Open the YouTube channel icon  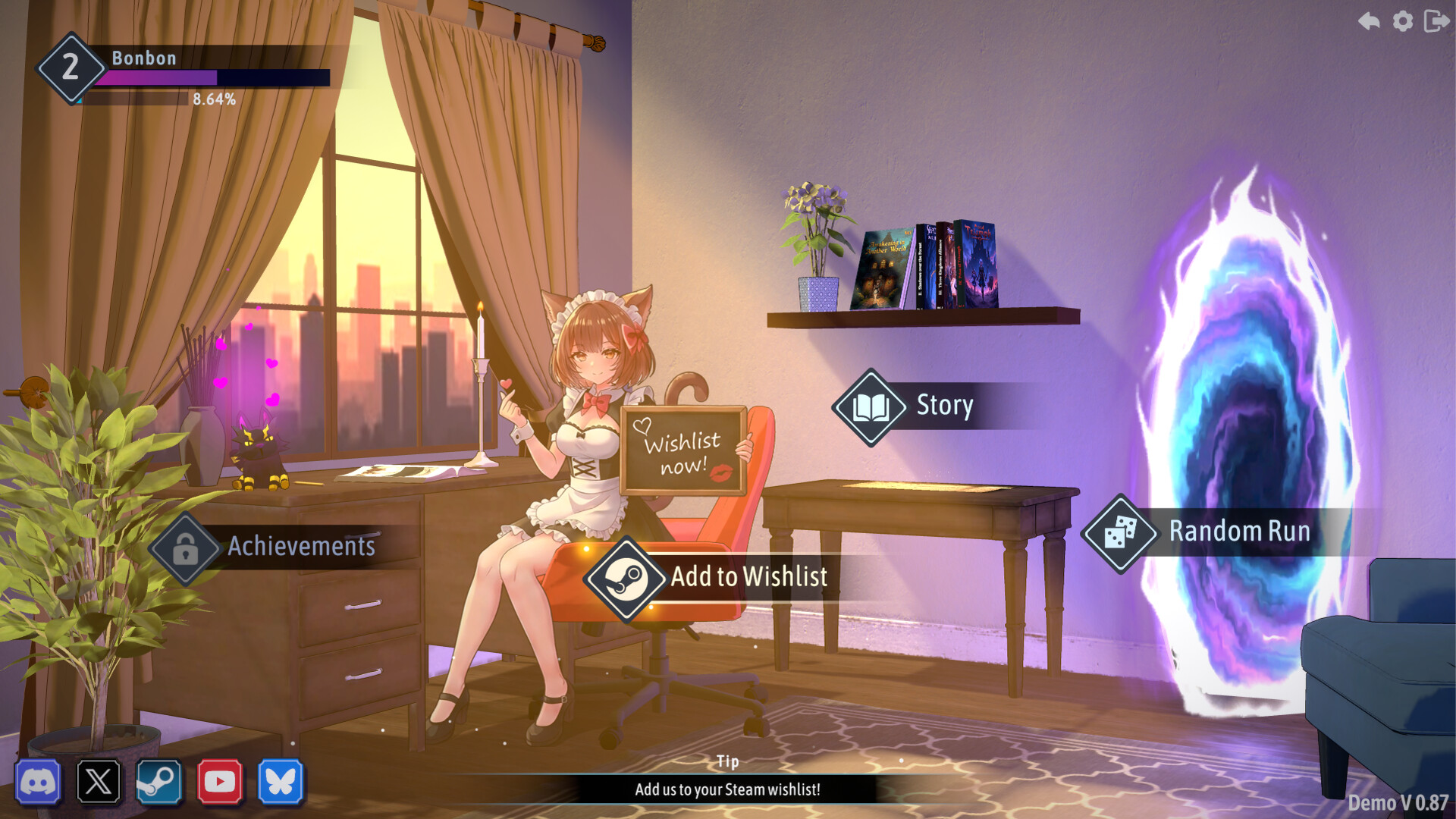click(220, 781)
